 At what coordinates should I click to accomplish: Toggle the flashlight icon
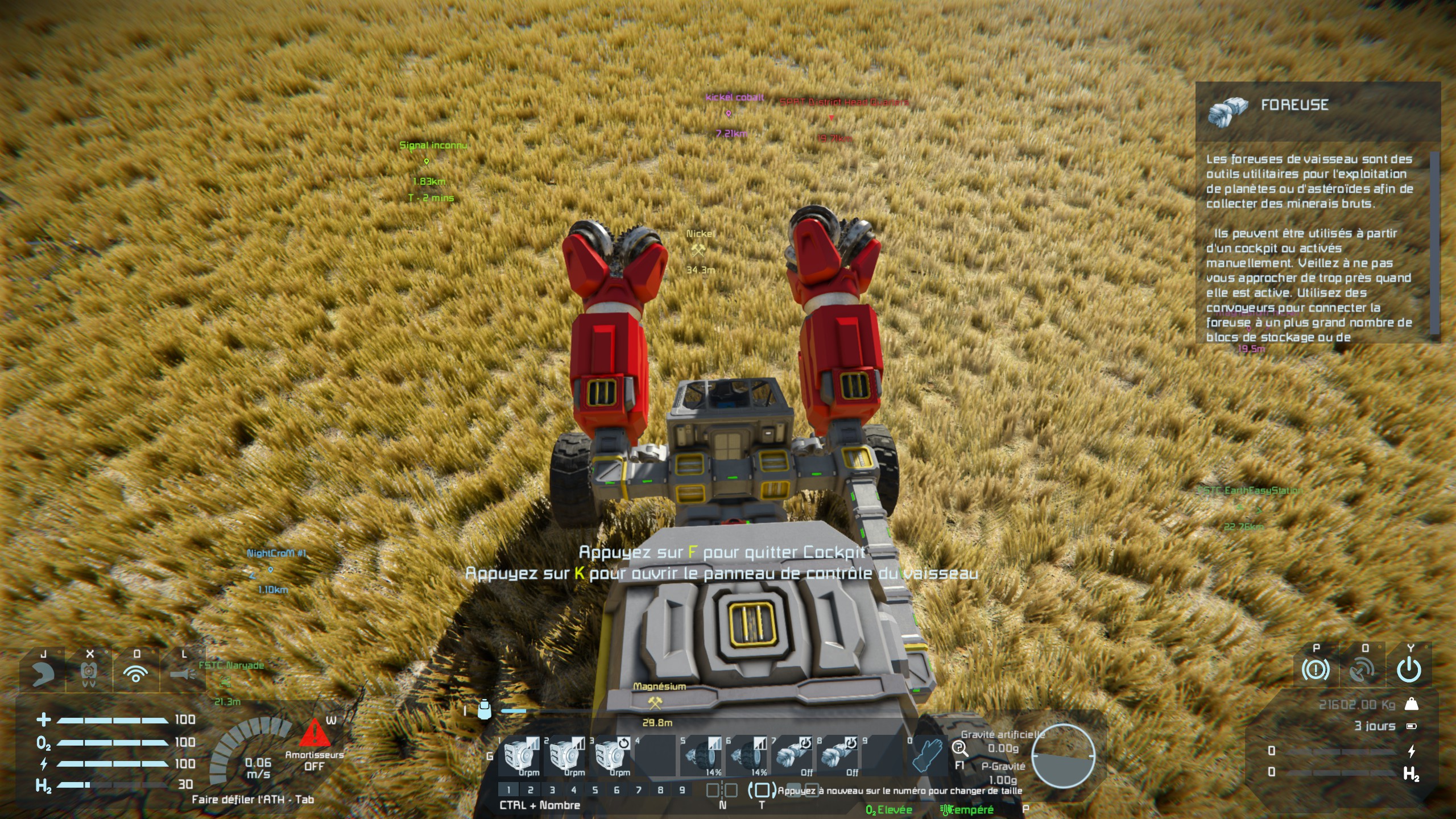point(183,673)
